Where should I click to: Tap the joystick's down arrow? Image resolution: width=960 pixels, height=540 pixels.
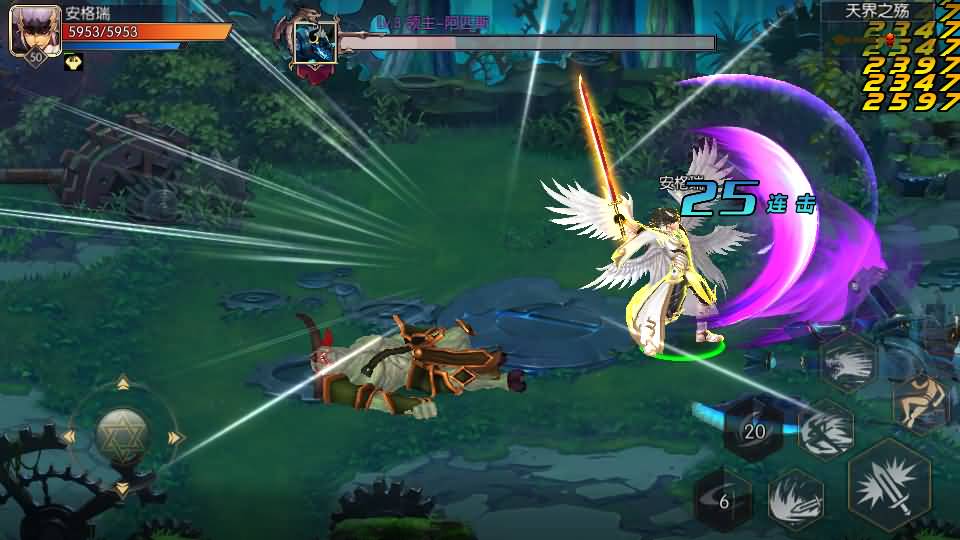tap(122, 489)
